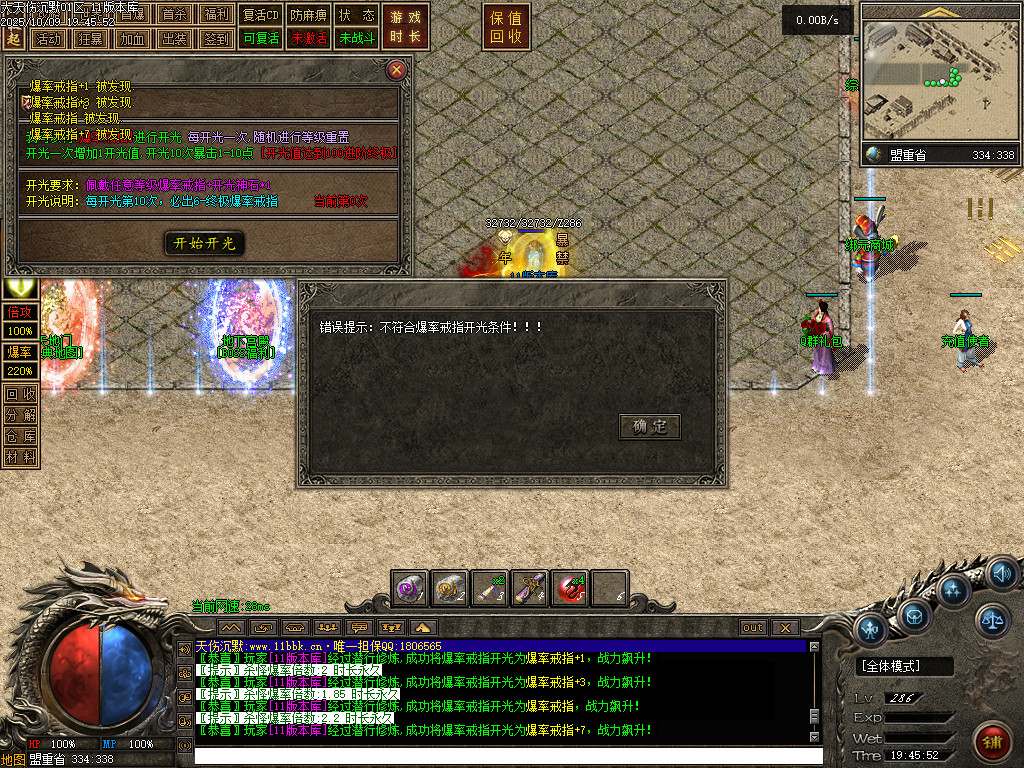Viewport: 1024px width, 768px height.
Task: Open the 回收 recycle function
Action: (x=20, y=393)
